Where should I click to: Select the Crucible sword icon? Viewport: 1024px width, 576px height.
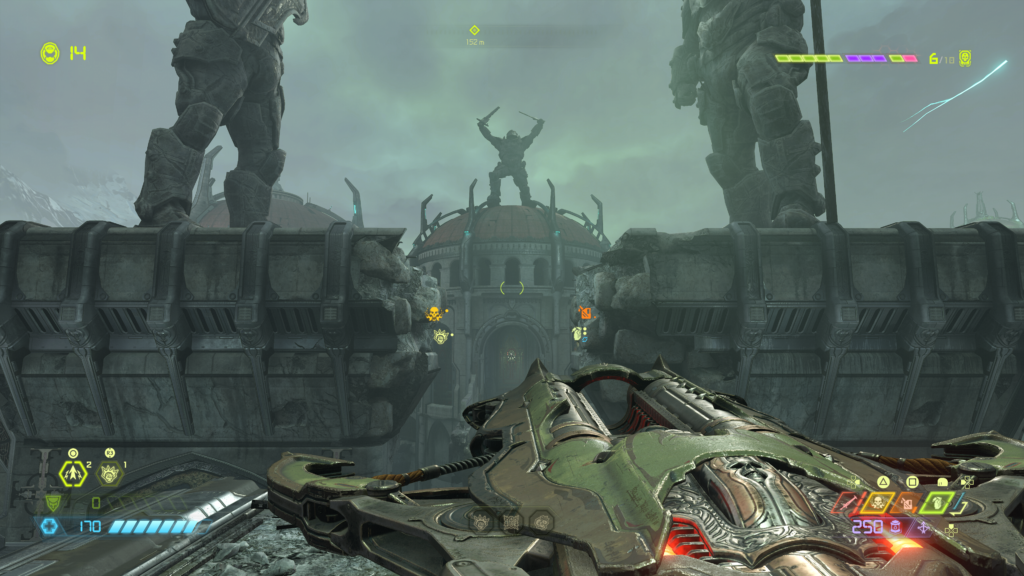click(847, 503)
